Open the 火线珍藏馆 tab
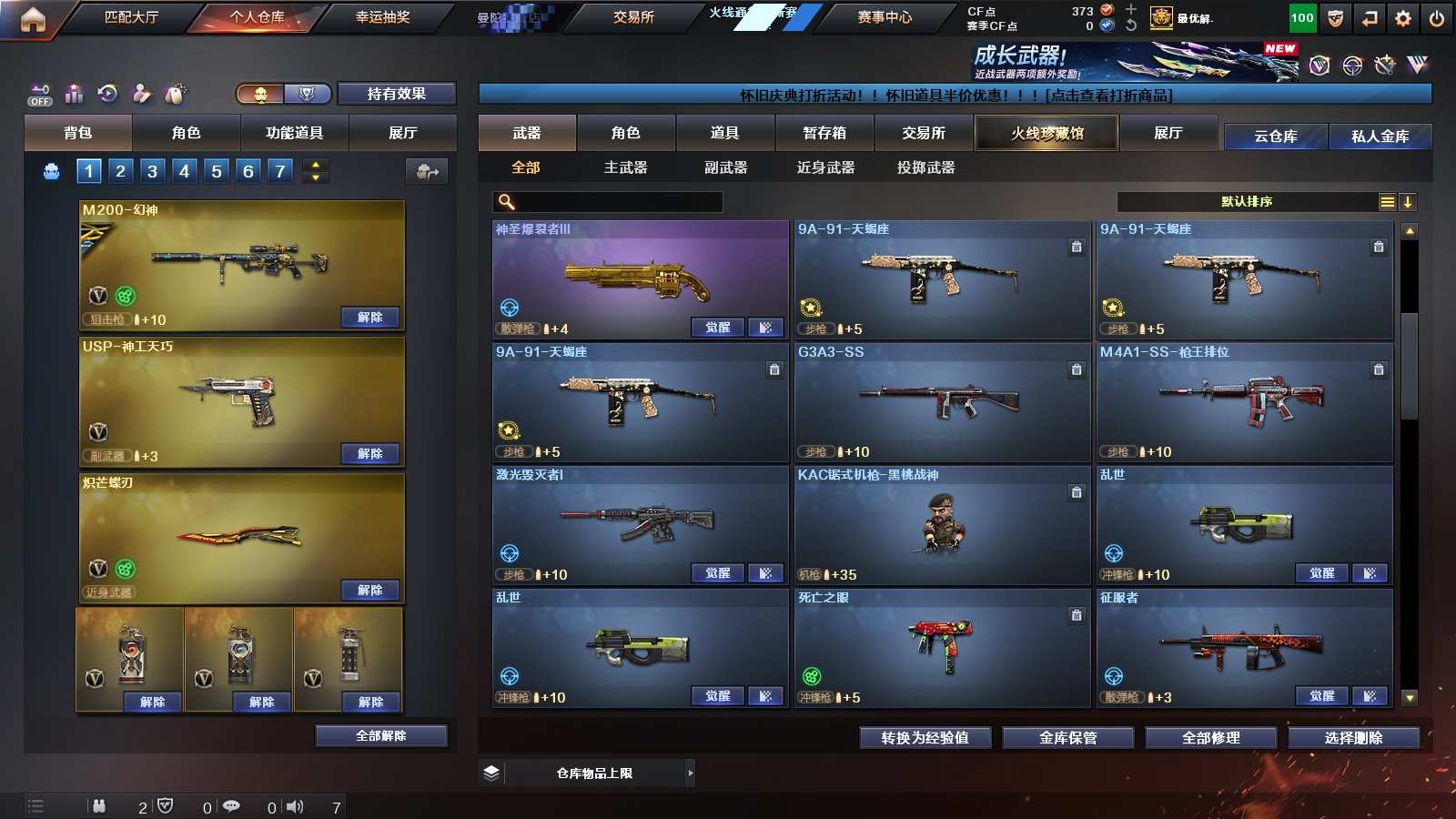 pos(1046,133)
